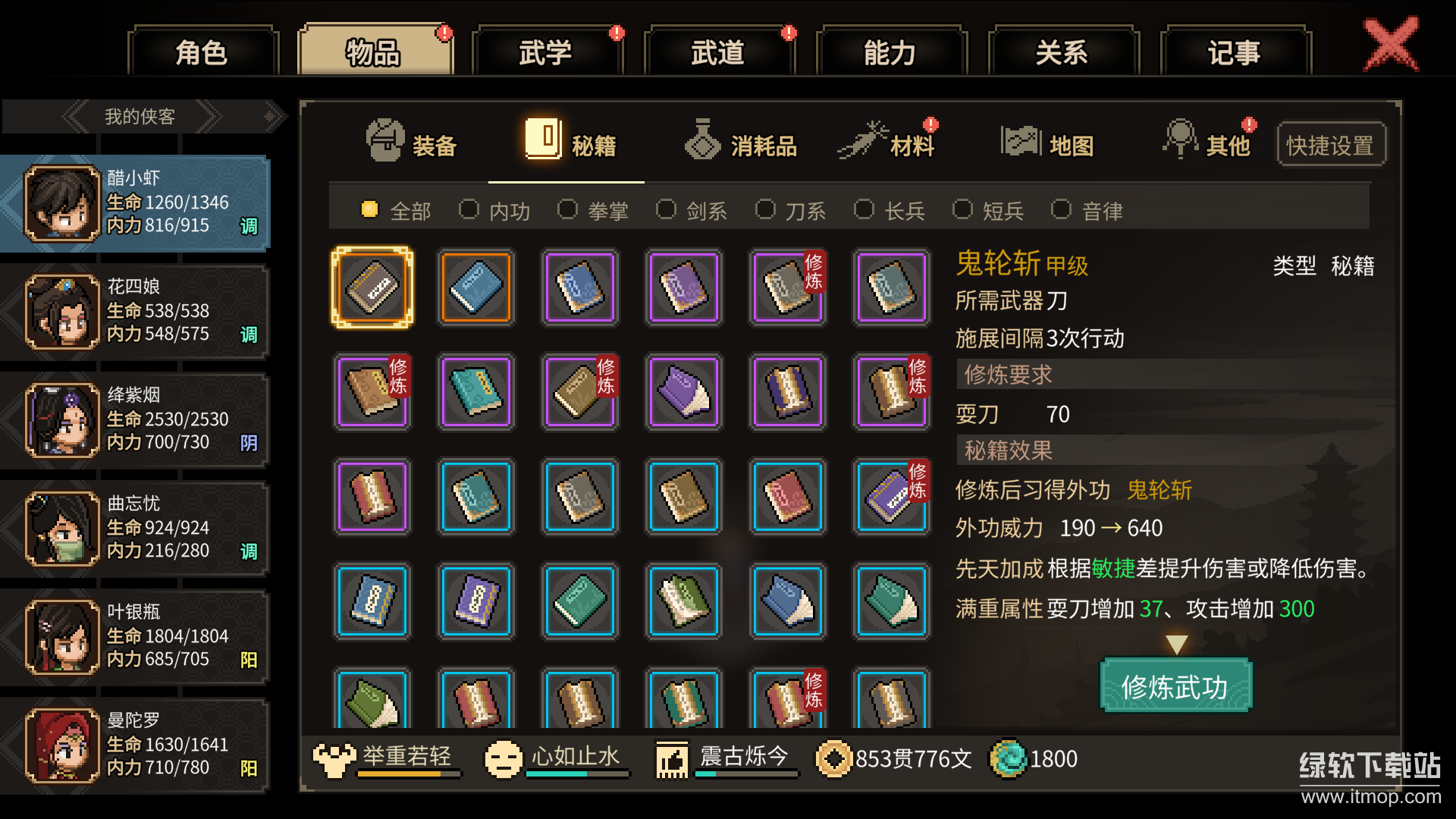The width and height of the screenshot is (1456, 819).
Task: Select the 全部 filter radio button
Action: pos(369,209)
